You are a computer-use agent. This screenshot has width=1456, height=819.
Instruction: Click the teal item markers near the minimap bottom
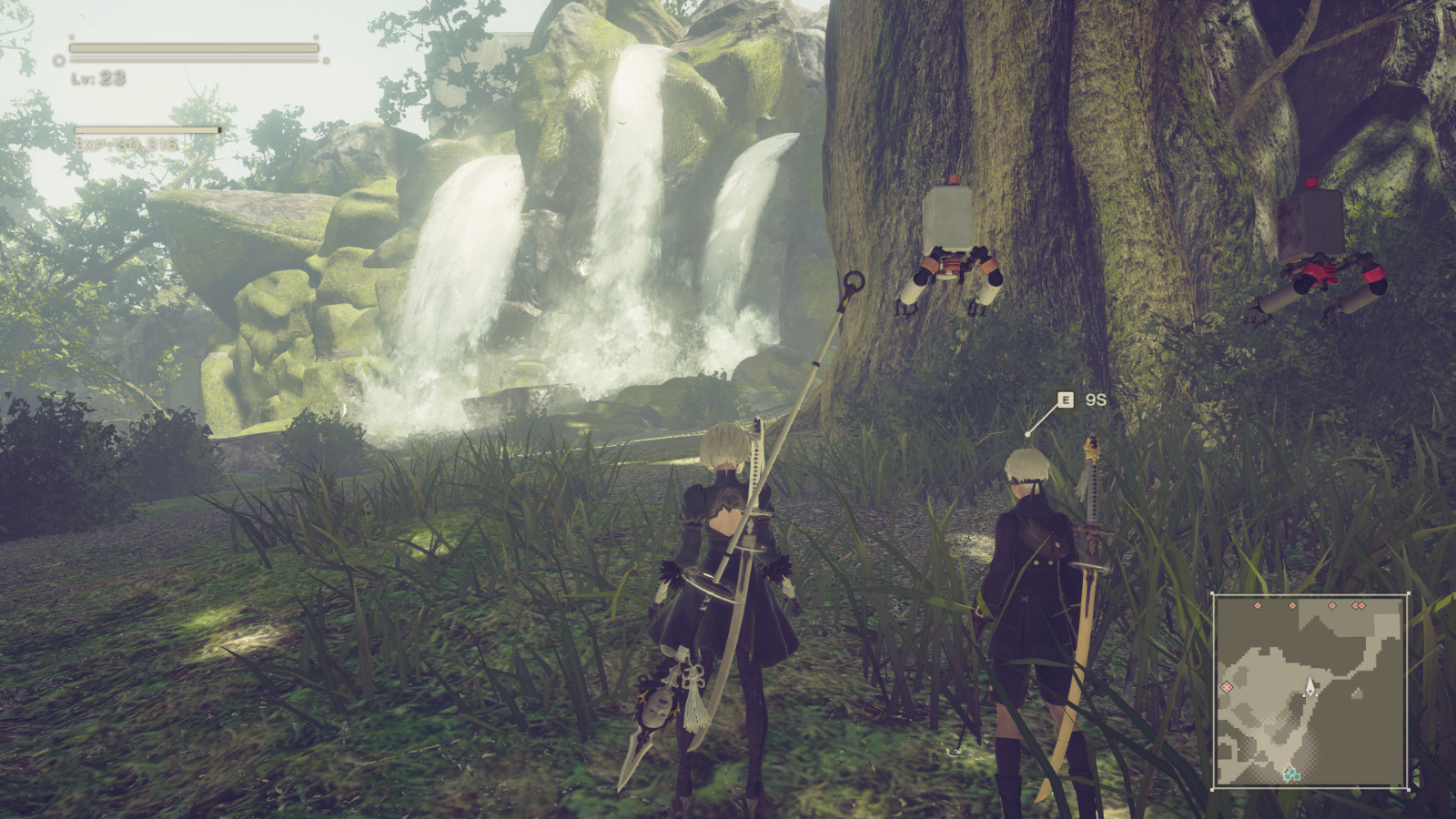pos(1292,774)
